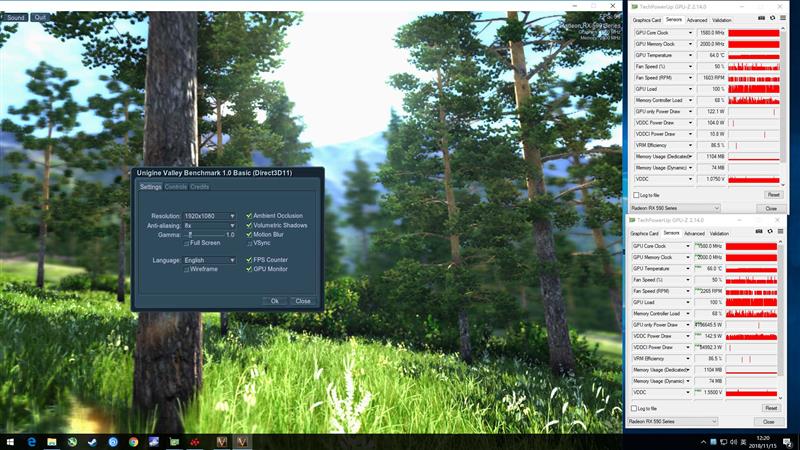Image resolution: width=800 pixels, height=450 pixels.
Task: Open the Anti-aliasing dropdown
Action: tap(209, 225)
